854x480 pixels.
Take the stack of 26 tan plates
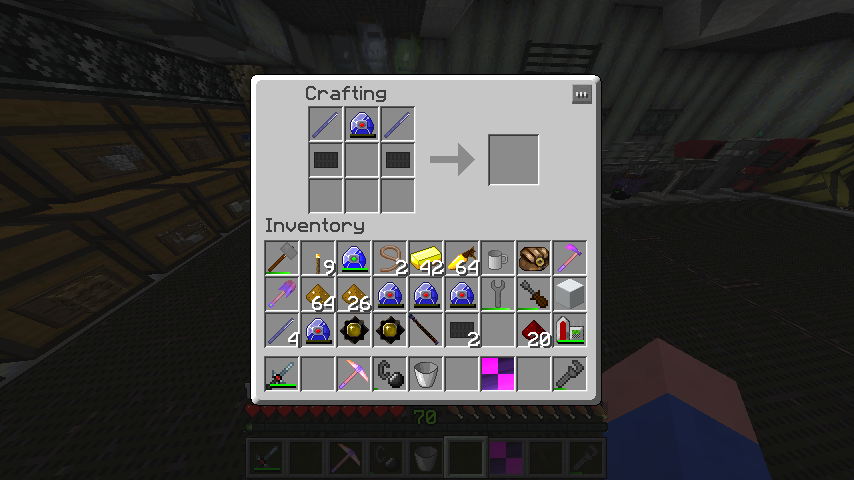point(354,294)
